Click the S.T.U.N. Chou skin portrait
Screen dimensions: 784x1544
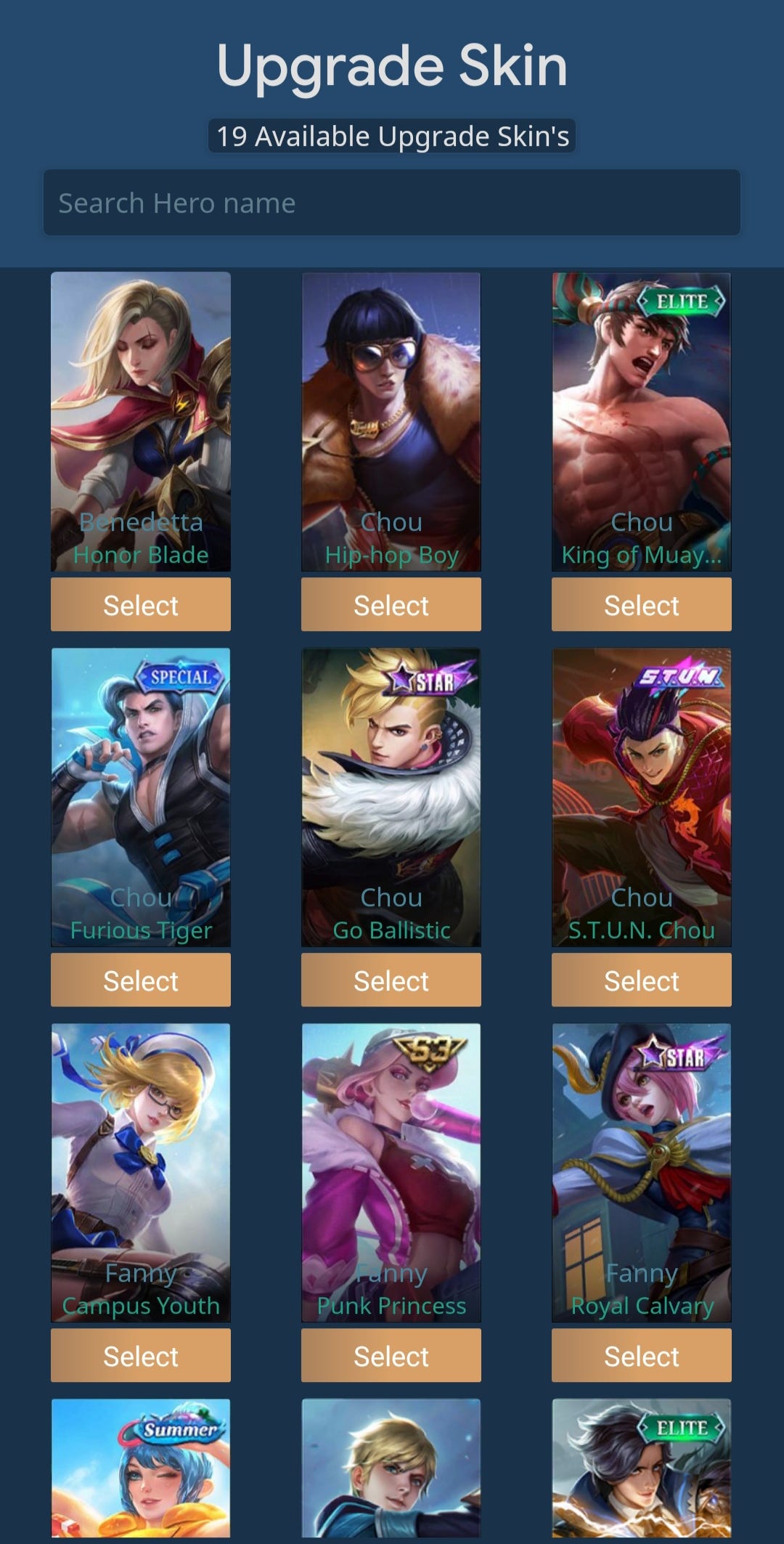(642, 797)
